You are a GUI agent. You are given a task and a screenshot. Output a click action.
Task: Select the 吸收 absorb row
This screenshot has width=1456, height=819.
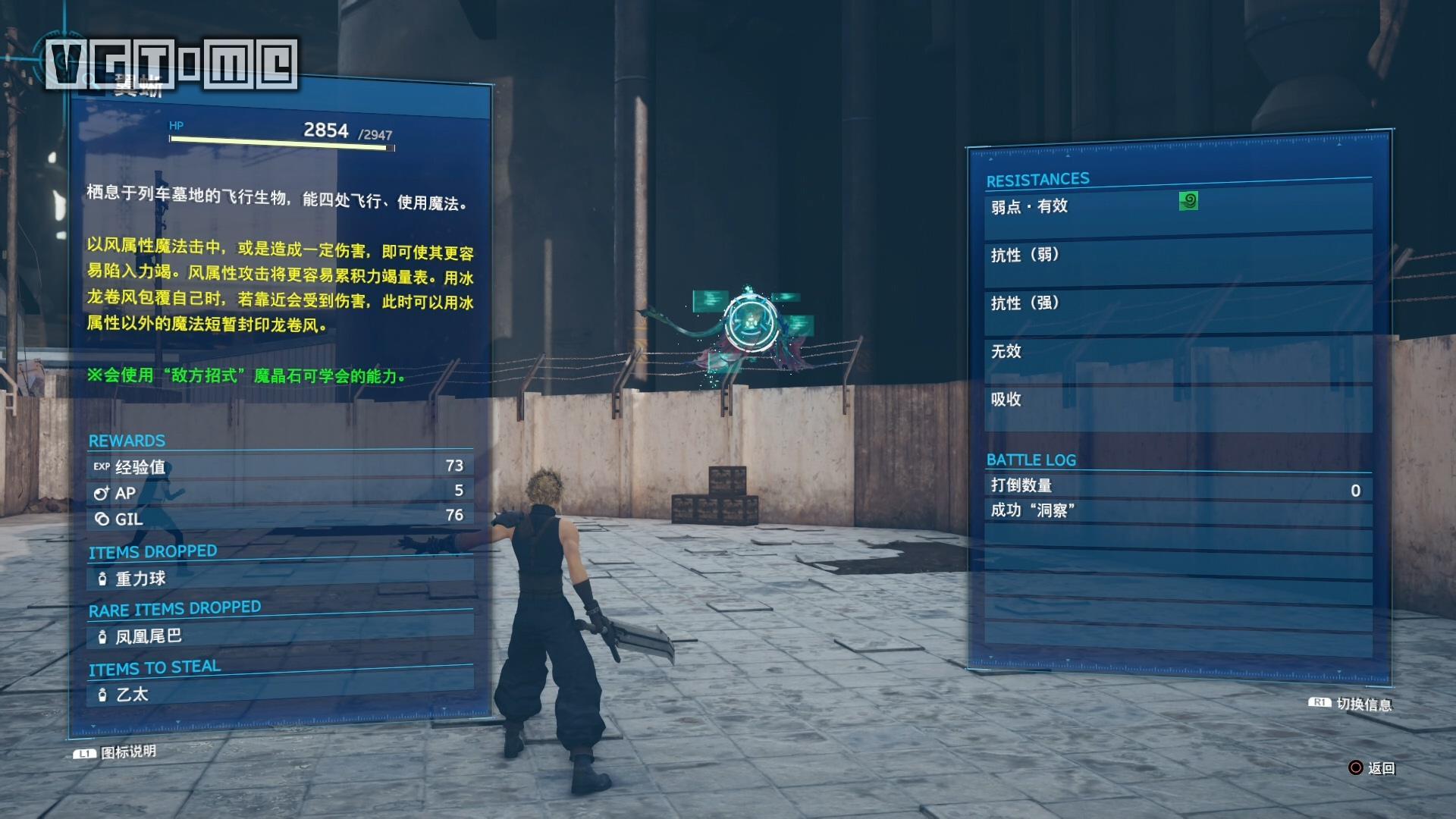pyautogui.click(x=1178, y=400)
